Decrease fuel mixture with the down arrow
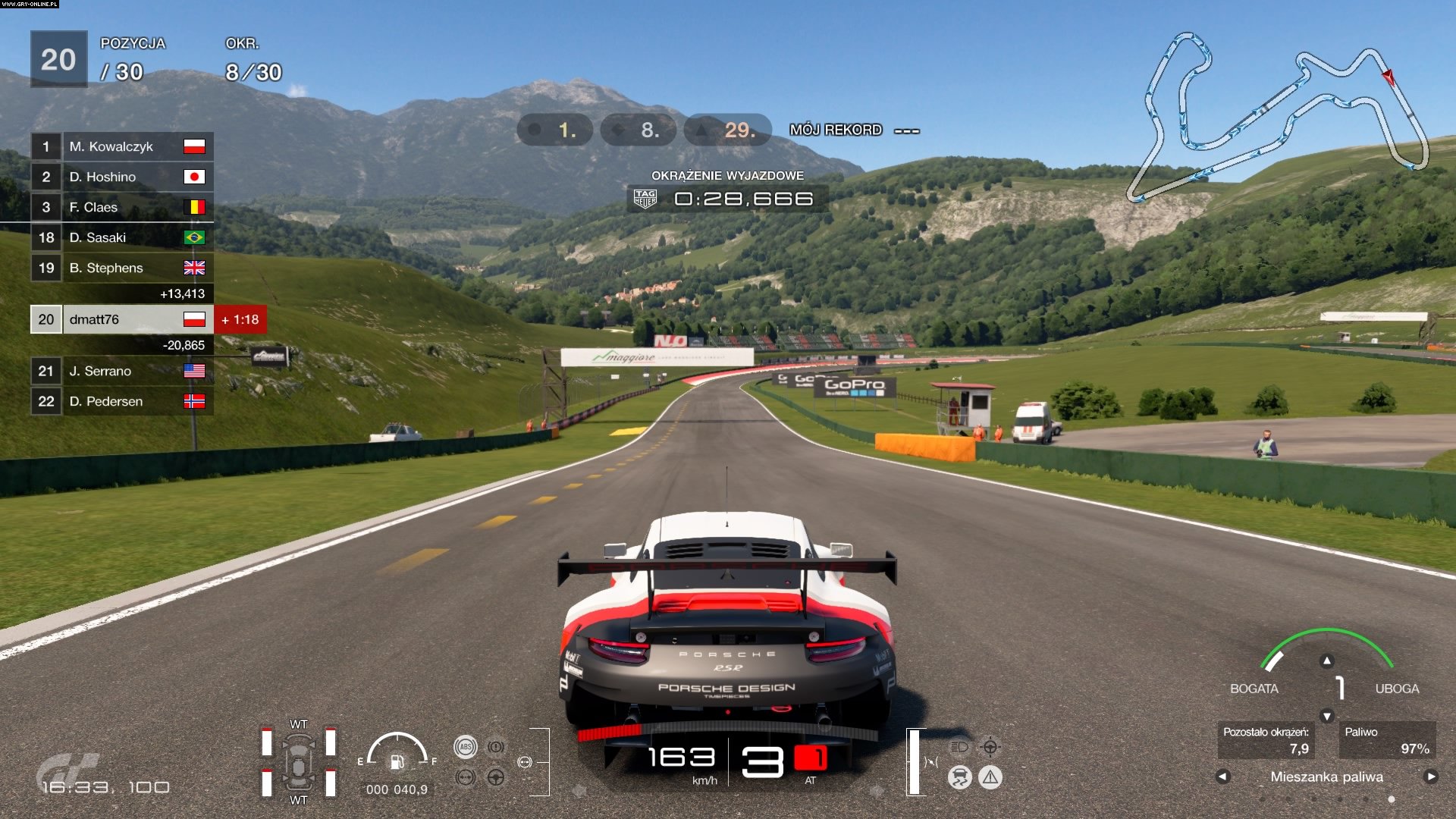Image resolution: width=1456 pixels, height=819 pixels. pos(1326,716)
